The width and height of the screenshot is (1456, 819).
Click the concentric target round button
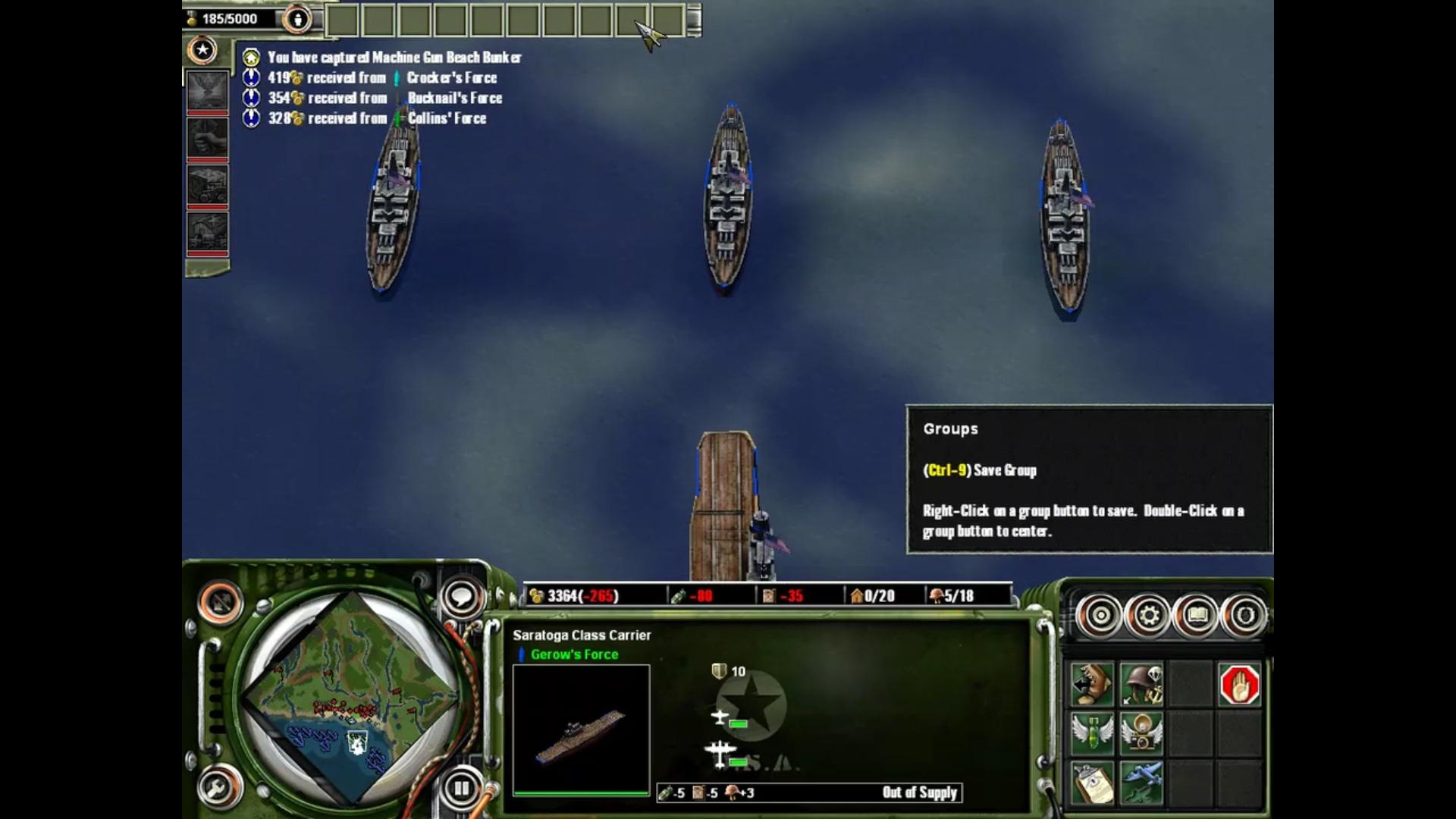(1100, 615)
